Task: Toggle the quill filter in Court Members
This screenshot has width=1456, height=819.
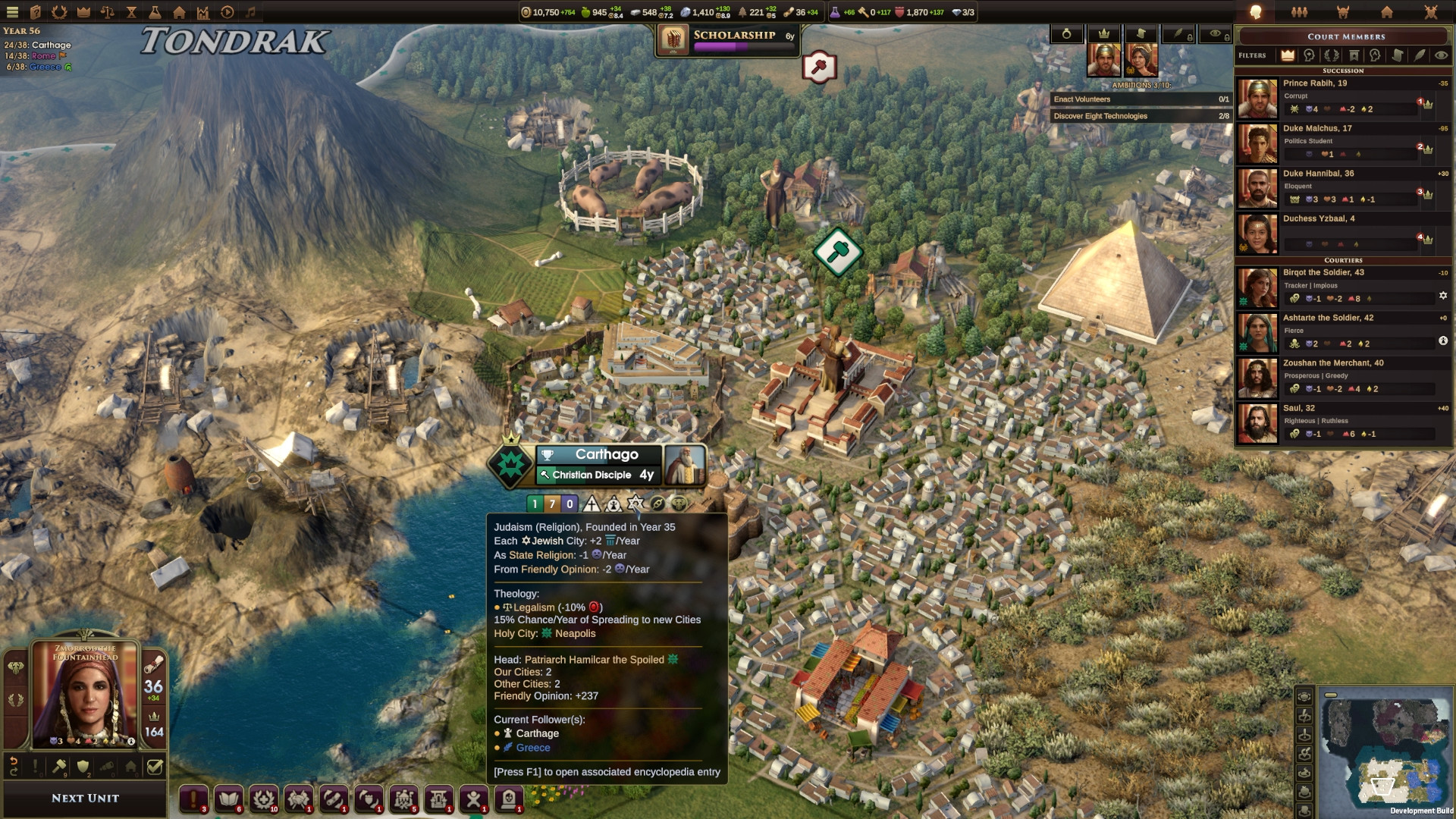Action: click(1420, 55)
